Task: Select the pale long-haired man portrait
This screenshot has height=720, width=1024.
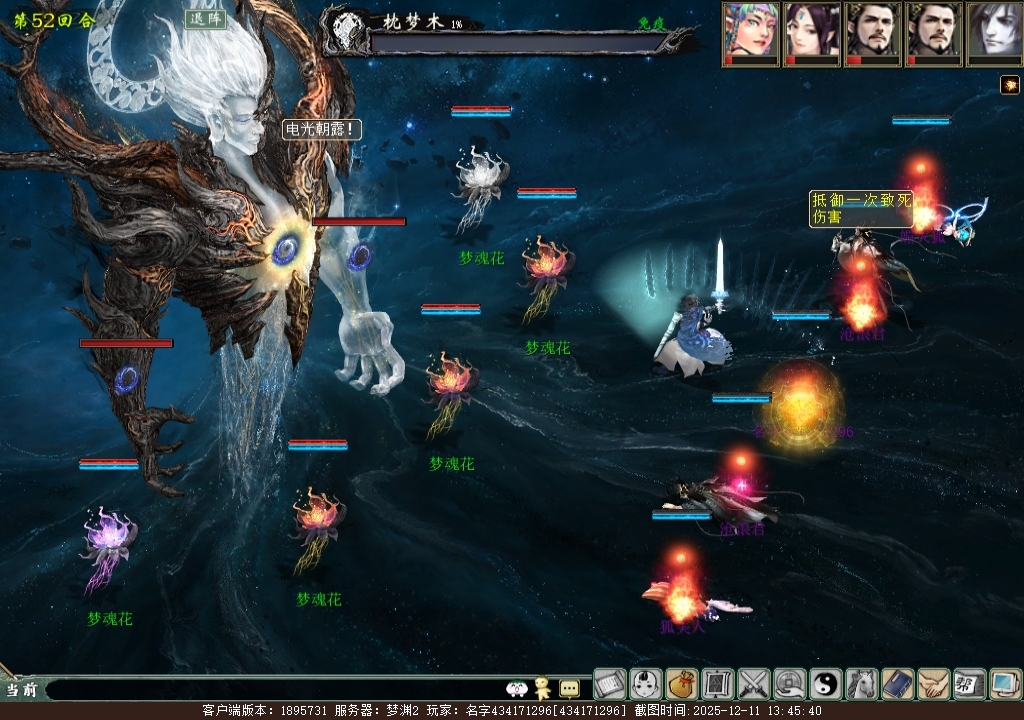Action: point(995,32)
